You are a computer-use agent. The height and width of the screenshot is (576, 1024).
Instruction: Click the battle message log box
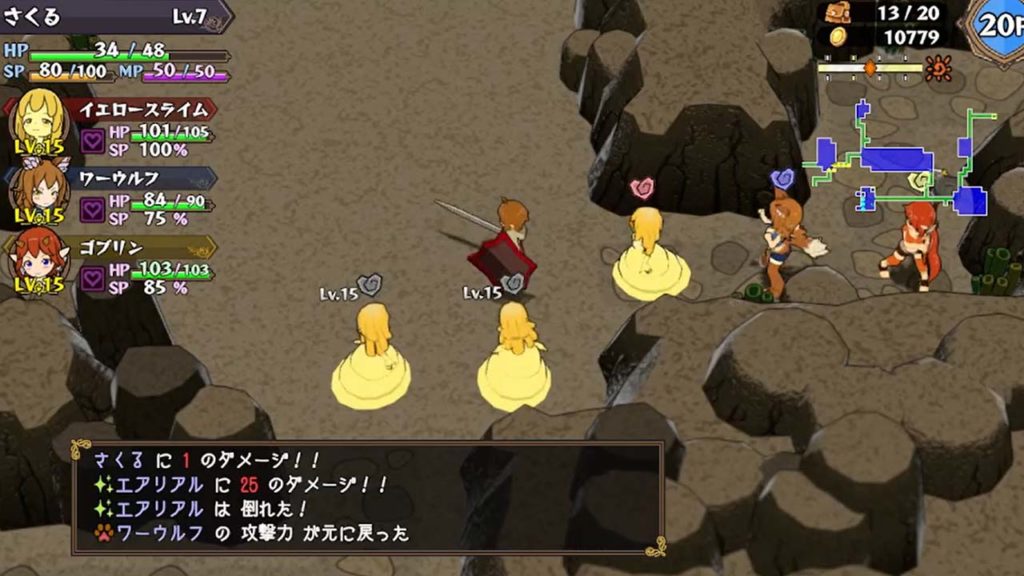tap(366, 497)
